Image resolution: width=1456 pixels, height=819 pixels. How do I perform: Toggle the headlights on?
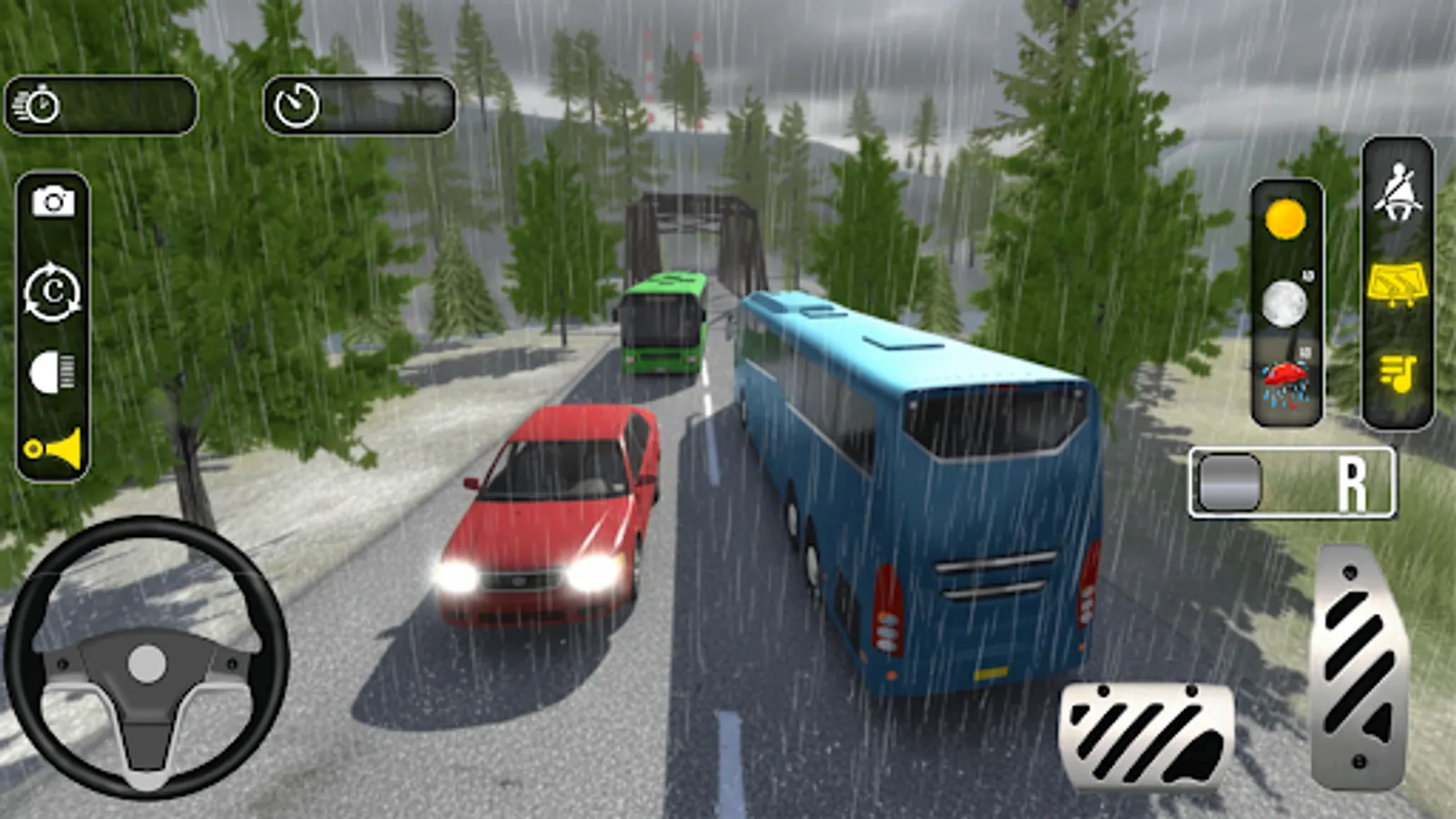52,369
